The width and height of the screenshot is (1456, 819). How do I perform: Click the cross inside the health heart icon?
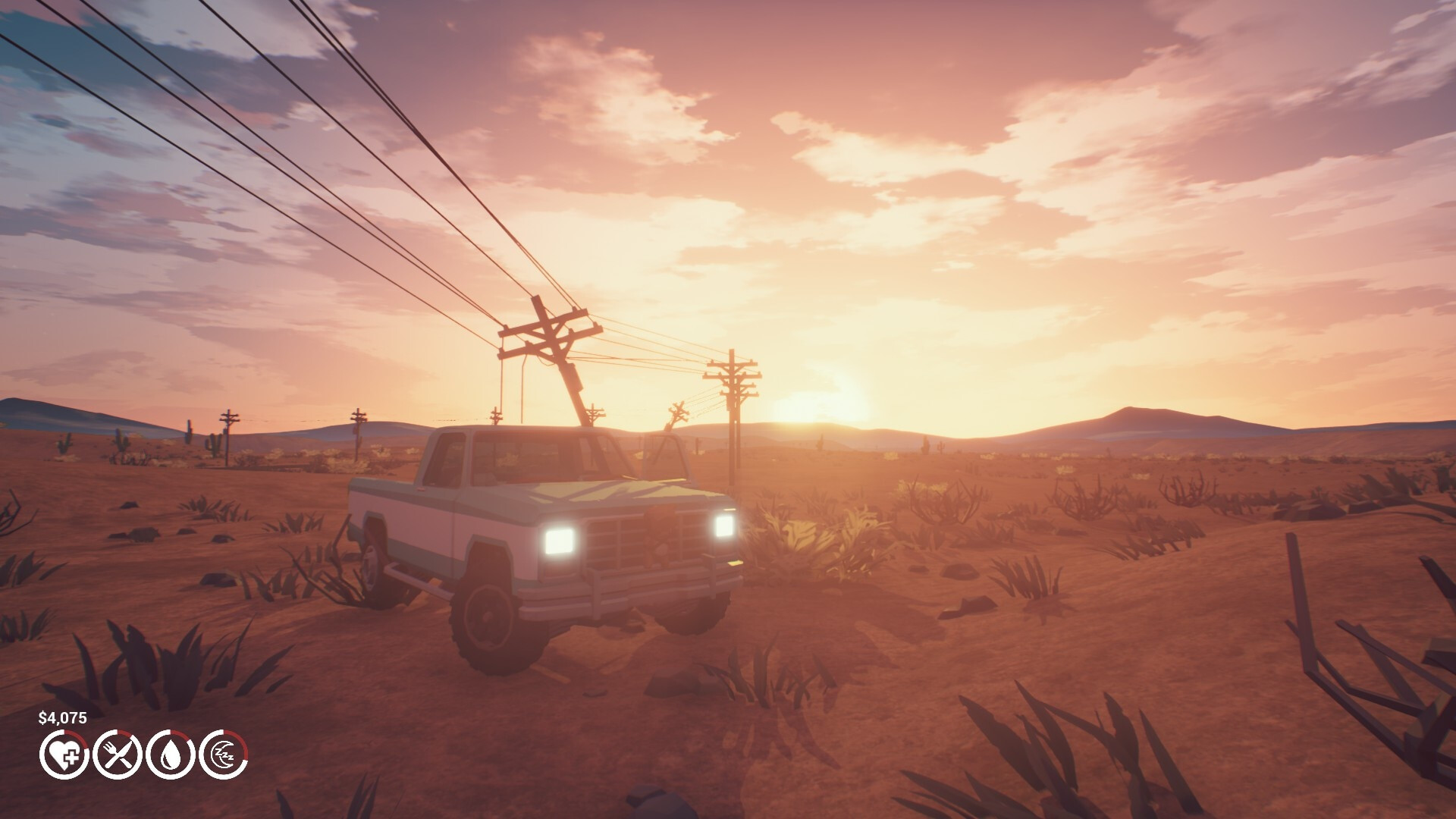70,755
